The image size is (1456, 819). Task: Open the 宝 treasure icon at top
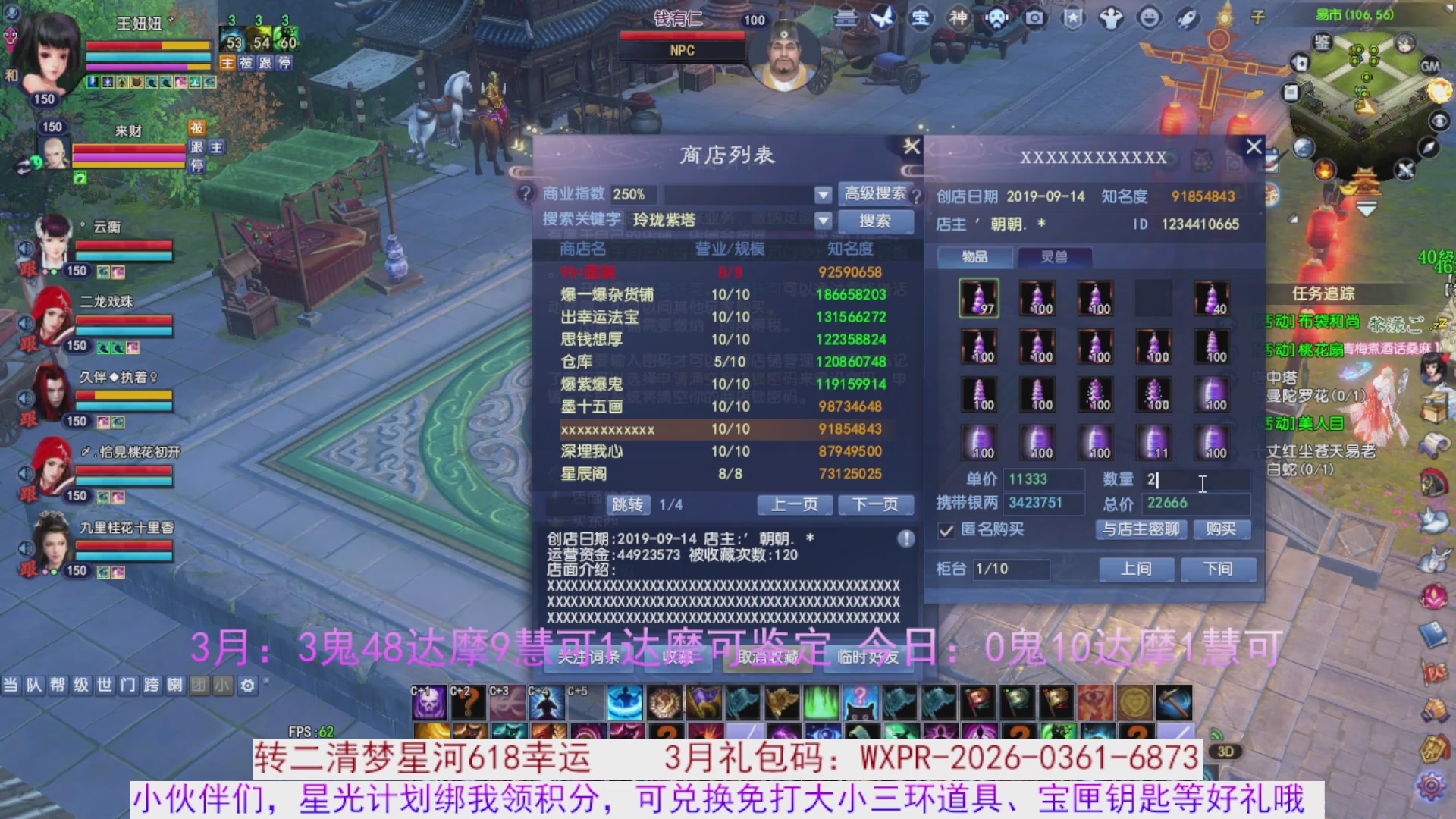click(x=920, y=18)
